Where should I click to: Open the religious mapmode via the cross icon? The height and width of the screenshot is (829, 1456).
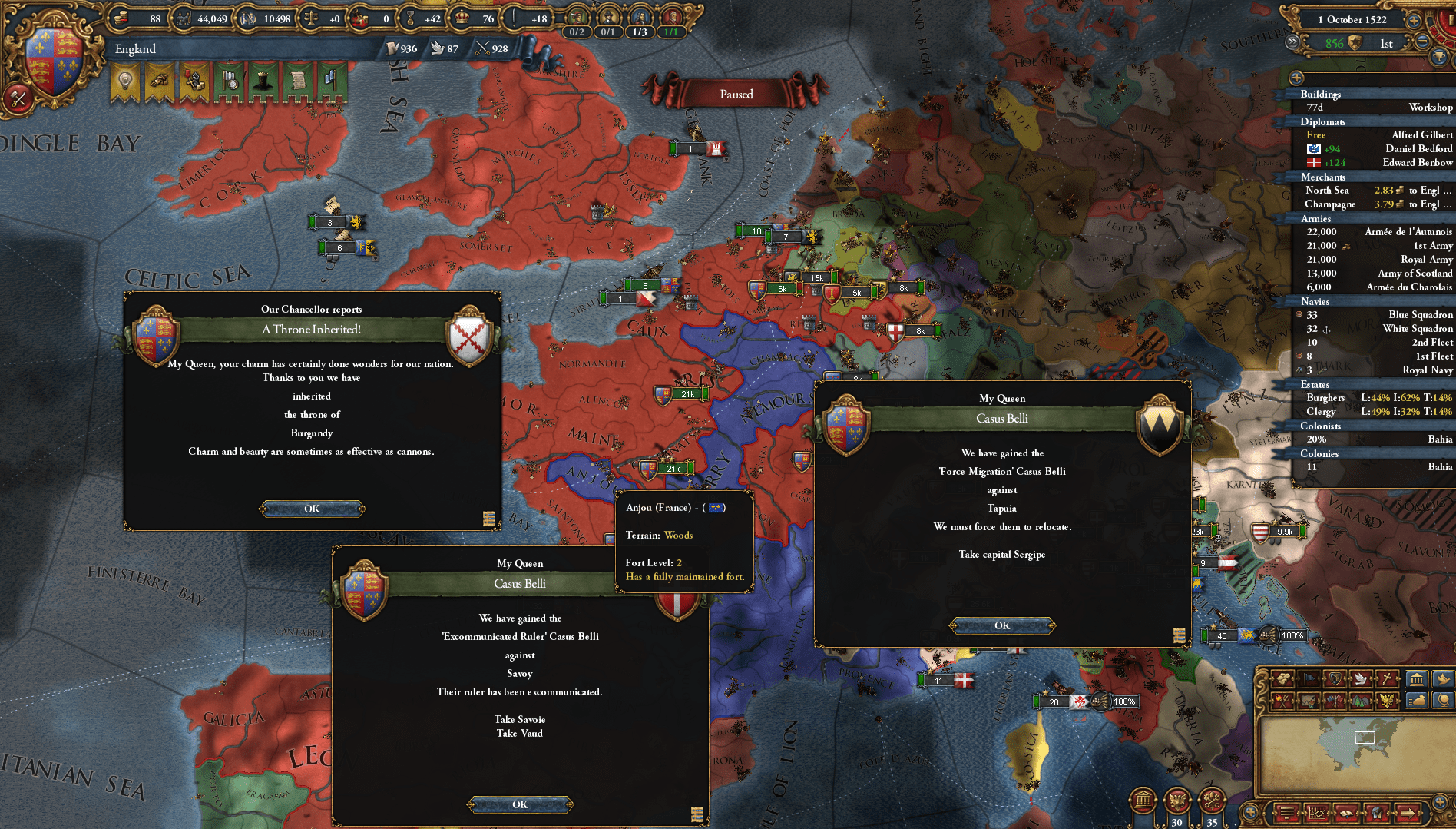pos(1387,678)
